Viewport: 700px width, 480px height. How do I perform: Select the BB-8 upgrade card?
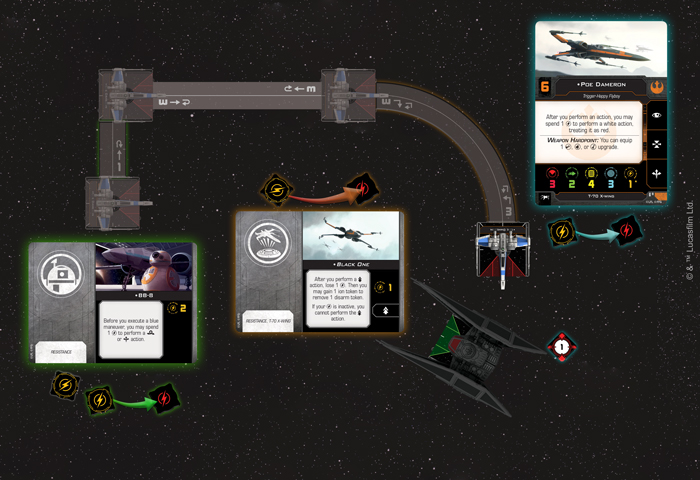(112, 306)
